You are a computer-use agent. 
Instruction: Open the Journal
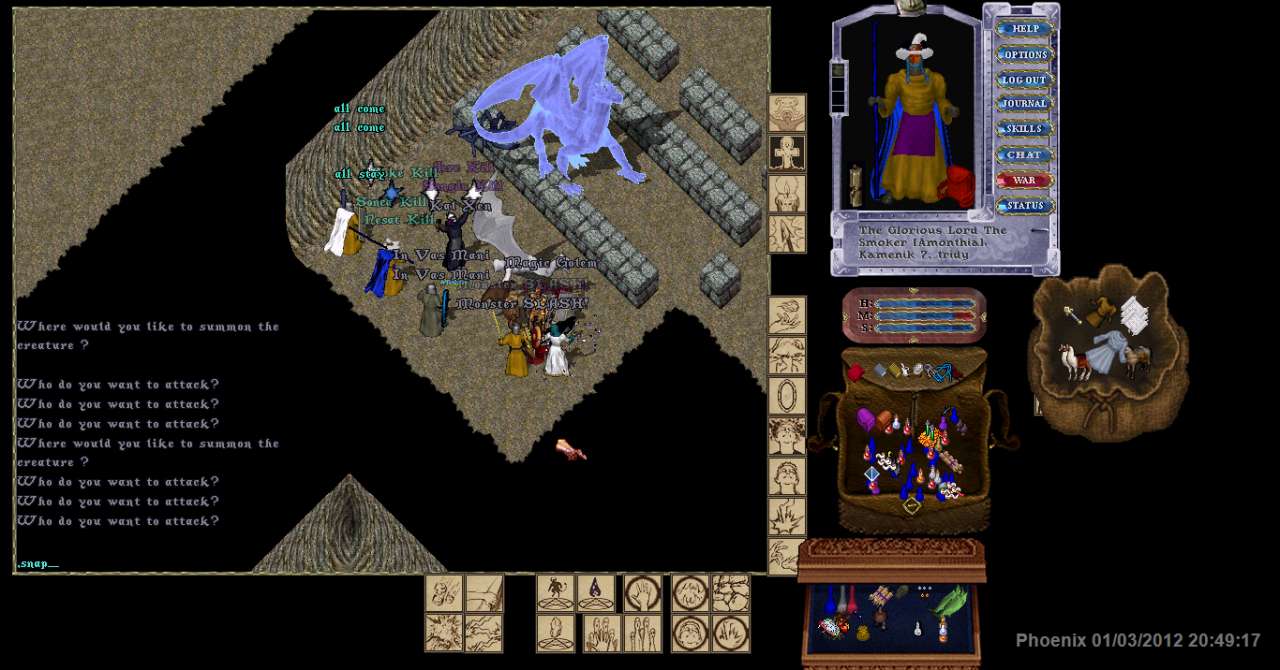click(x=1024, y=104)
